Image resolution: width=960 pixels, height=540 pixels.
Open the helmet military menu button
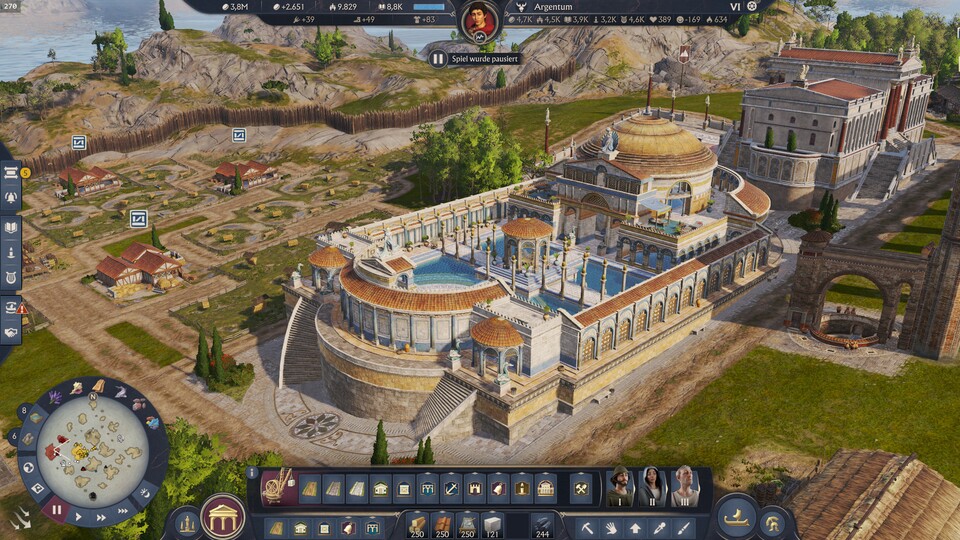tap(773, 521)
